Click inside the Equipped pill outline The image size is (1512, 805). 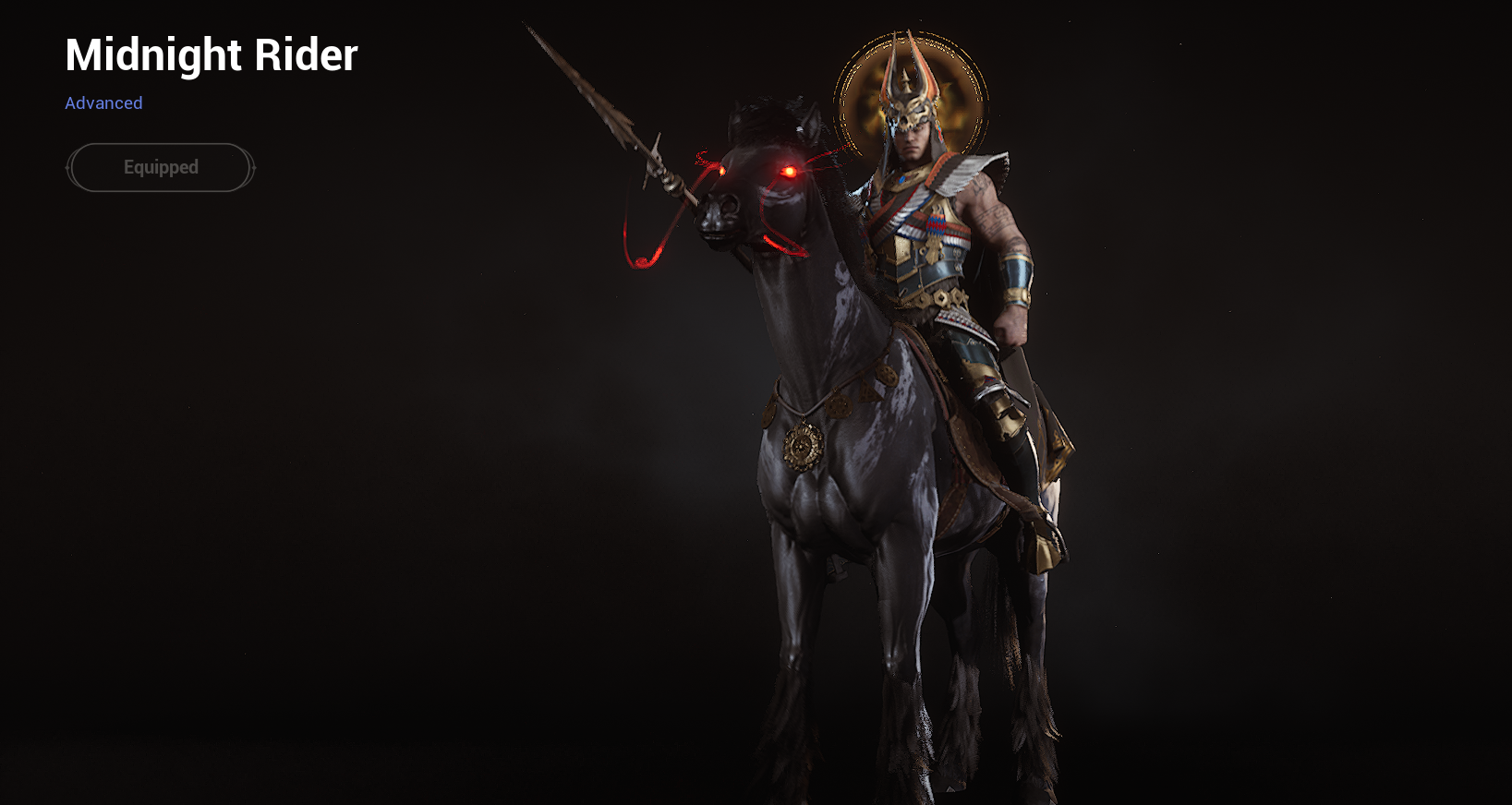(160, 167)
